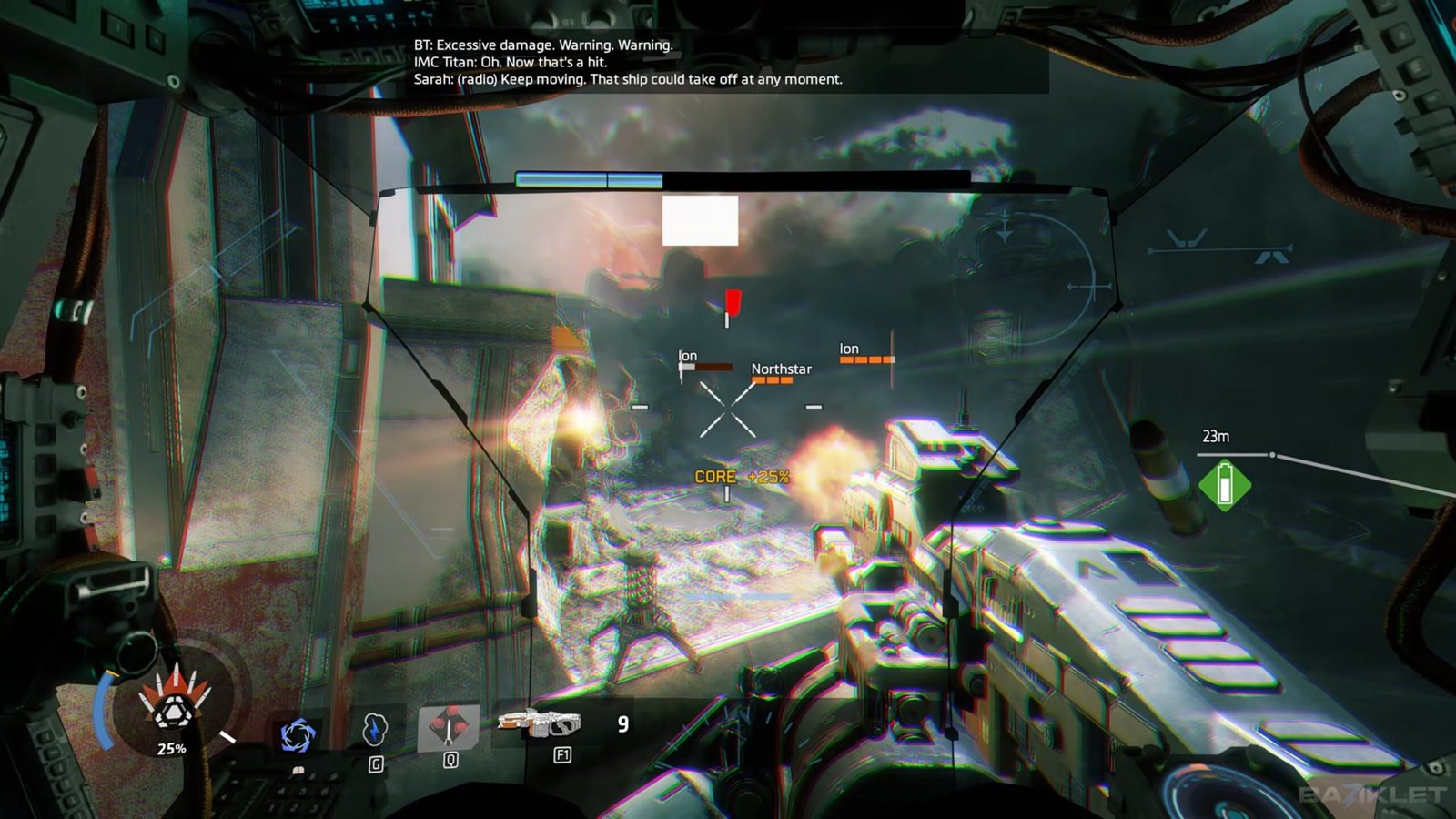Click the green battery objective marker
Viewport: 1456px width, 819px height.
tap(1224, 484)
